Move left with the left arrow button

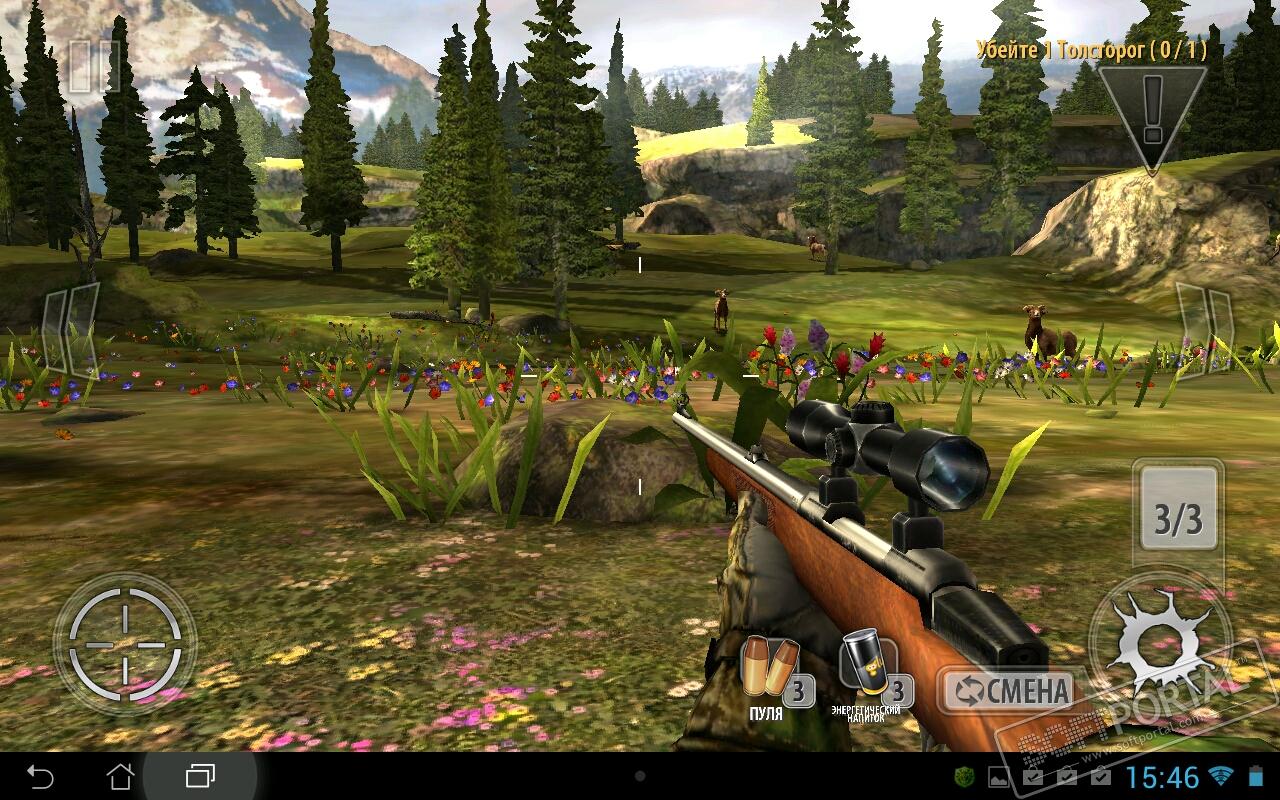click(x=70, y=329)
